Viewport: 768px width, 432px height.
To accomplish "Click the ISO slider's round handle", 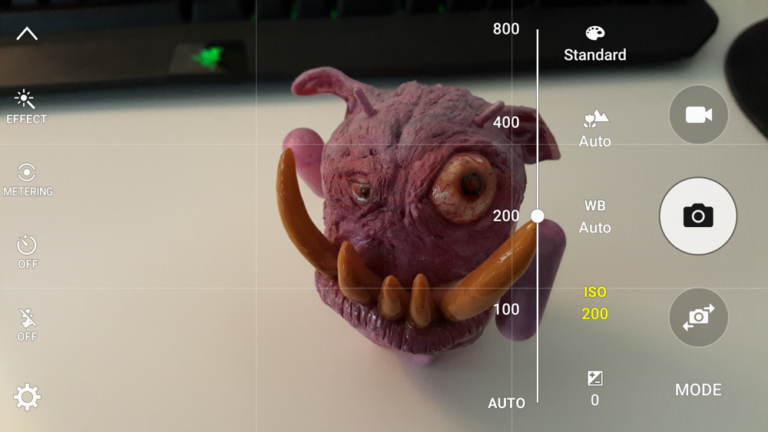I will coord(537,215).
